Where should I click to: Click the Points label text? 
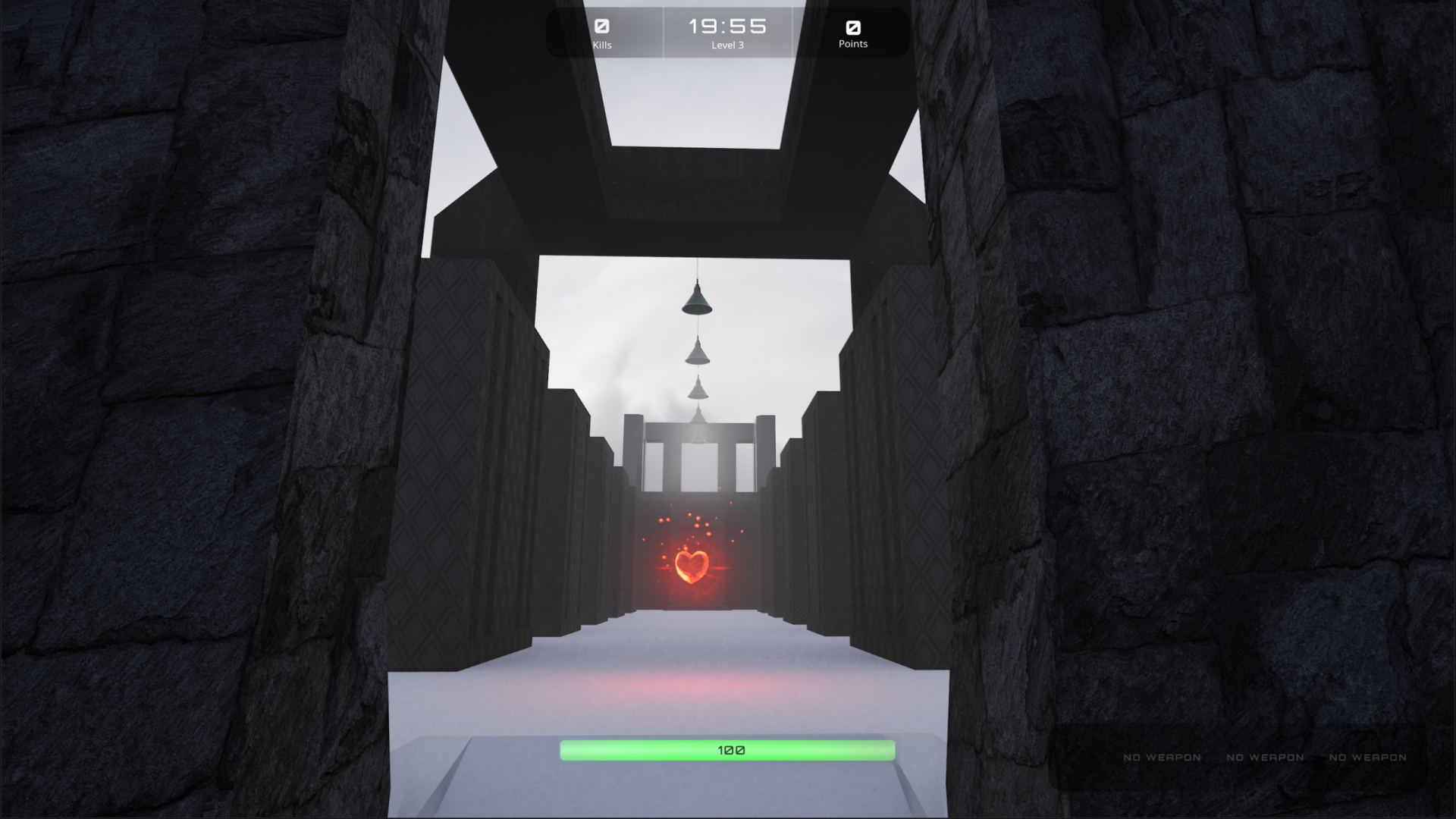coord(854,45)
